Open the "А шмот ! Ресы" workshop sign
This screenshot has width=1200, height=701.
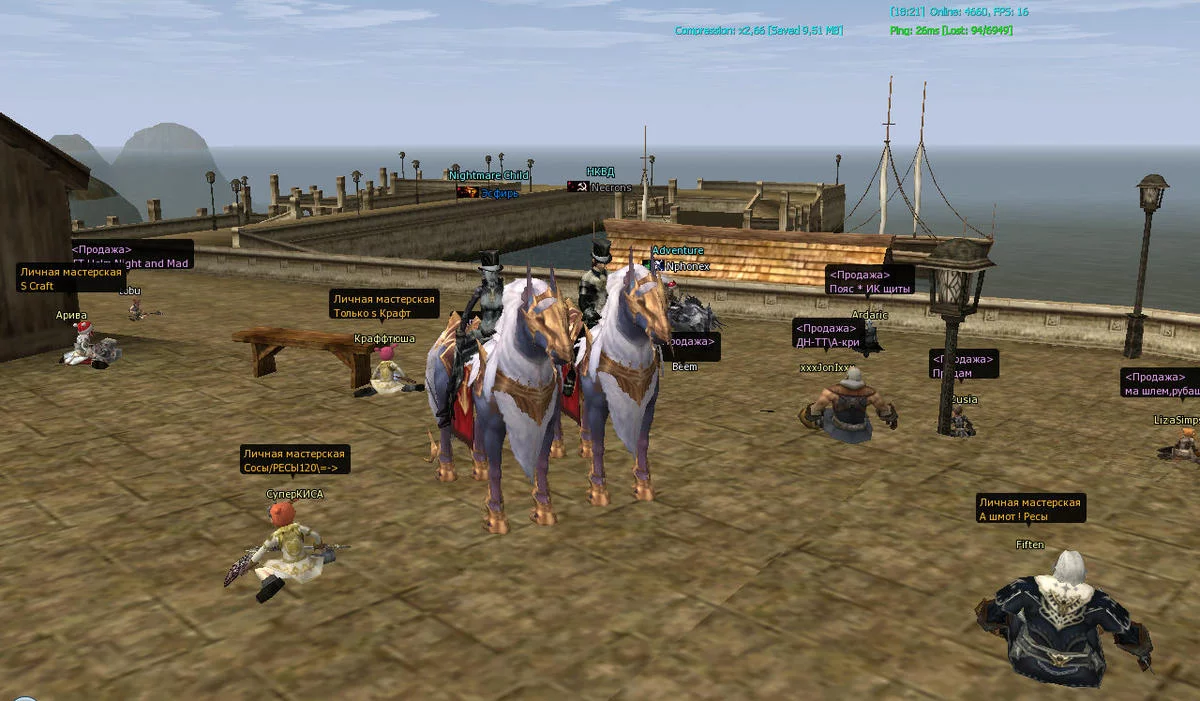coord(1030,509)
